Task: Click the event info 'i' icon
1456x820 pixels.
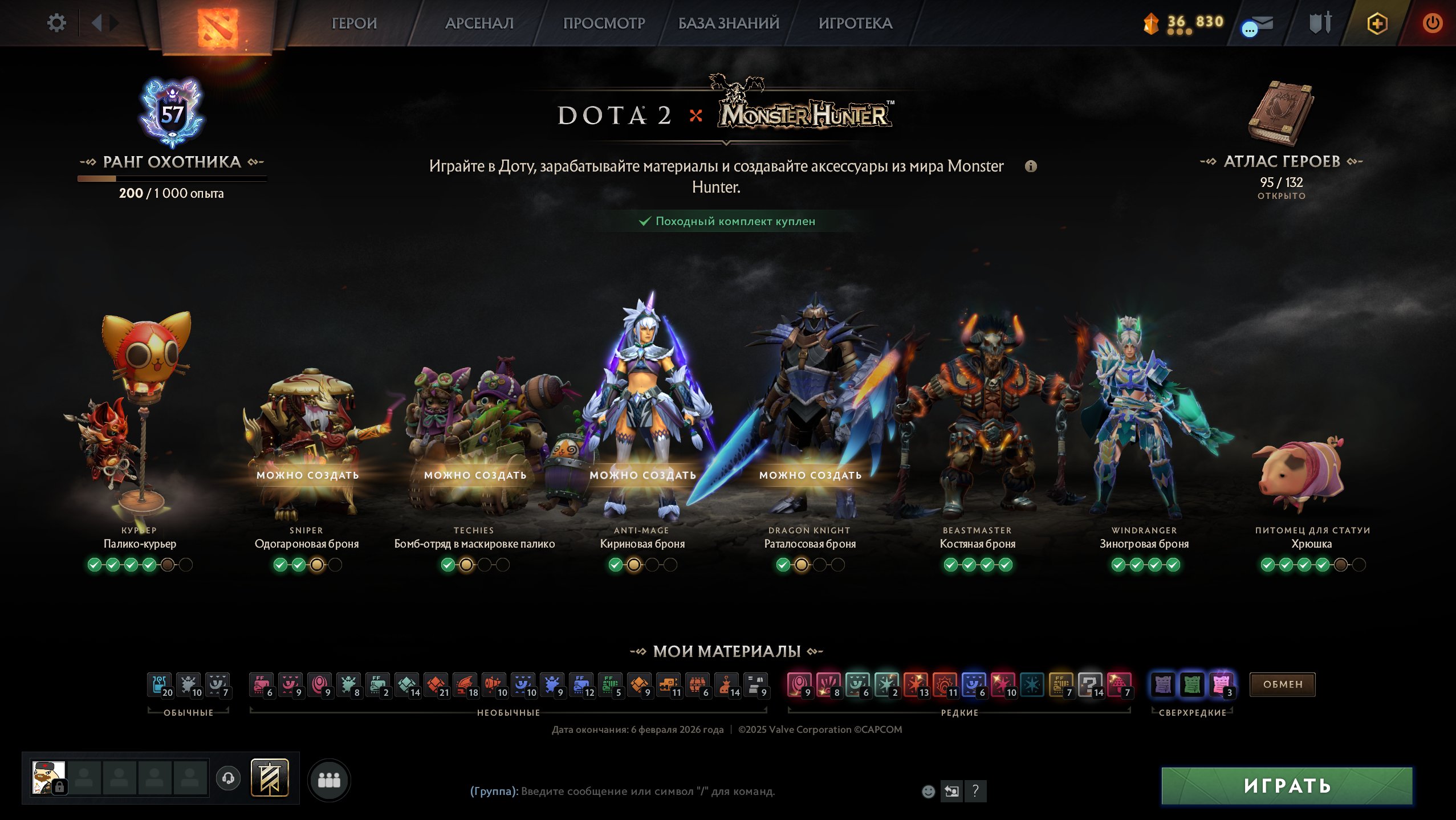Action: (x=1032, y=167)
